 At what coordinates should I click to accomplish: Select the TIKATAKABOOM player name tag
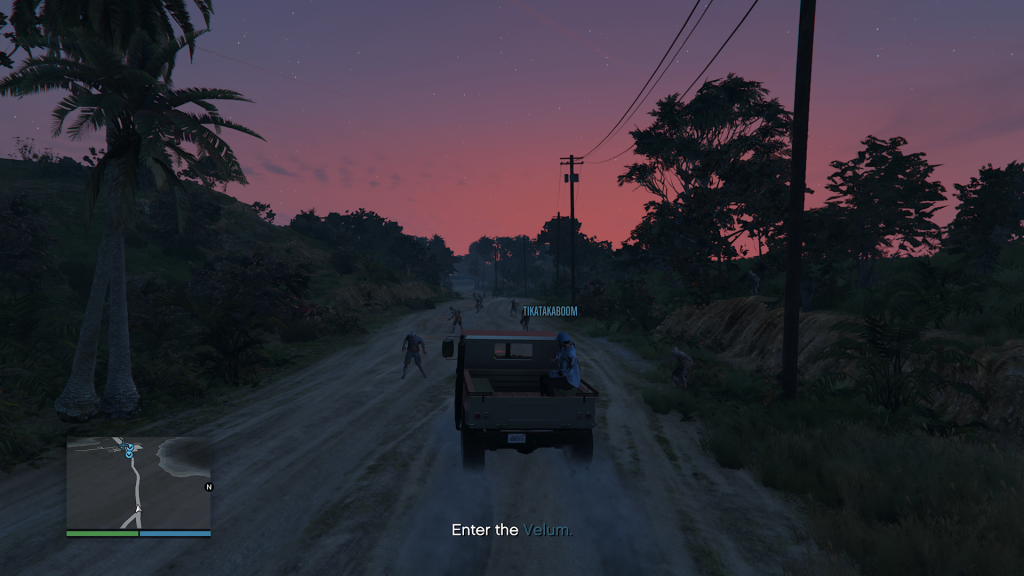tap(550, 311)
